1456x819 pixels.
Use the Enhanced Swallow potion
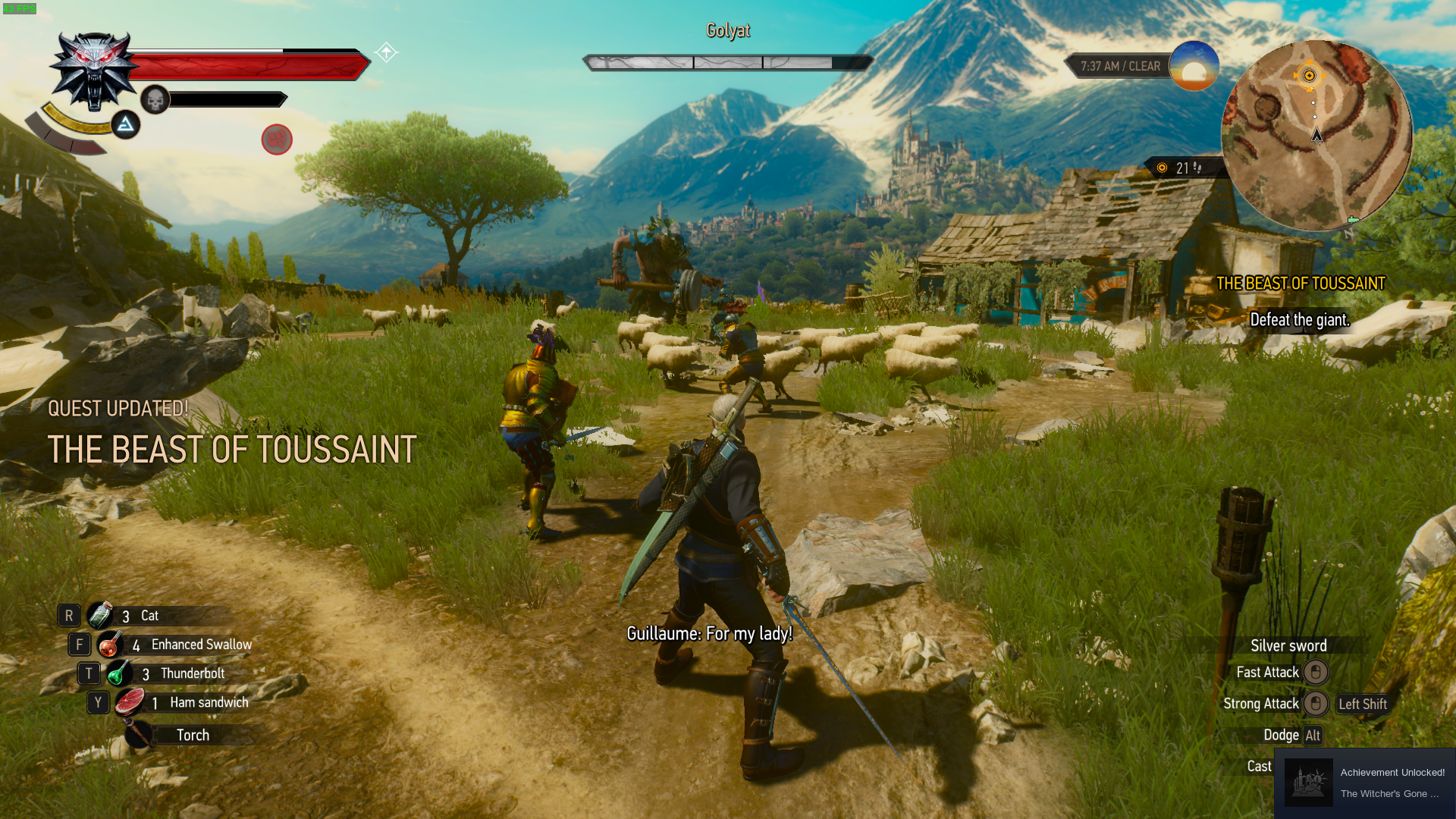[x=111, y=645]
